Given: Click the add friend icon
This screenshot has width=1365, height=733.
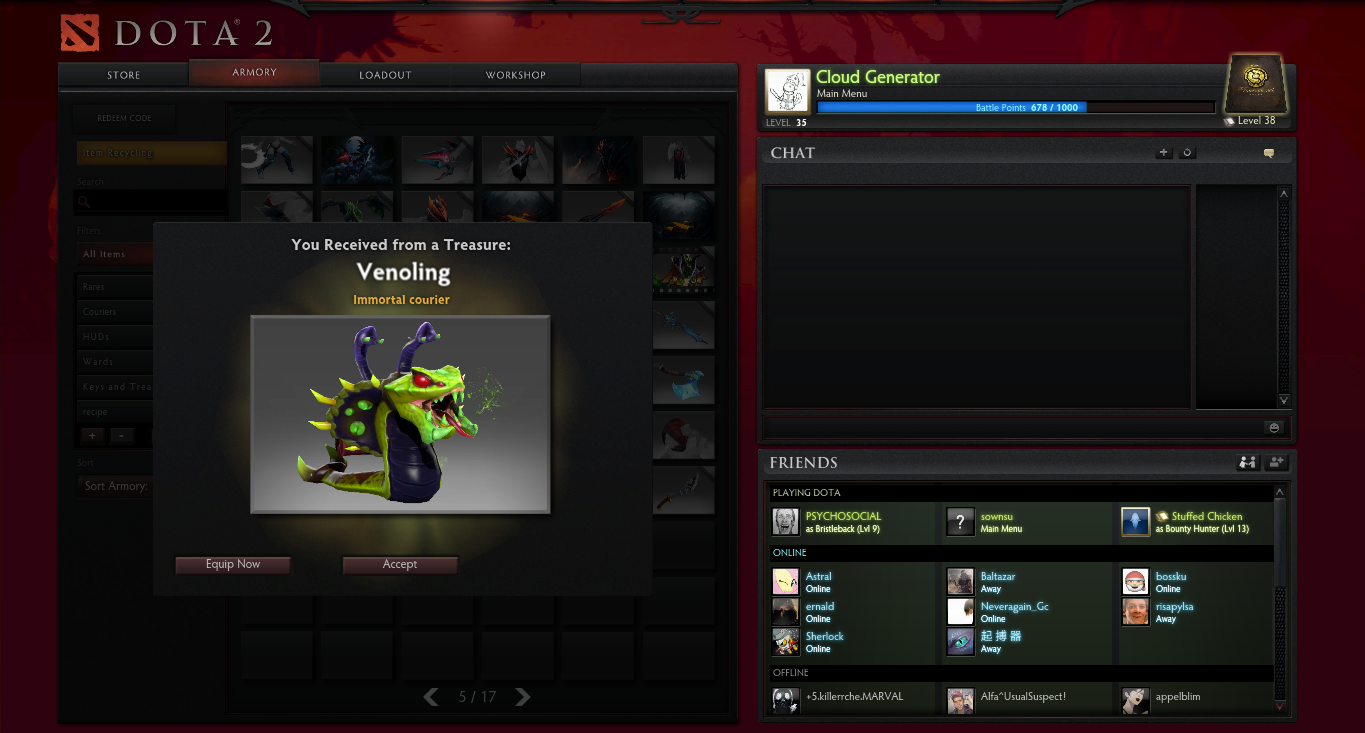Looking at the screenshot, I should tap(1276, 463).
